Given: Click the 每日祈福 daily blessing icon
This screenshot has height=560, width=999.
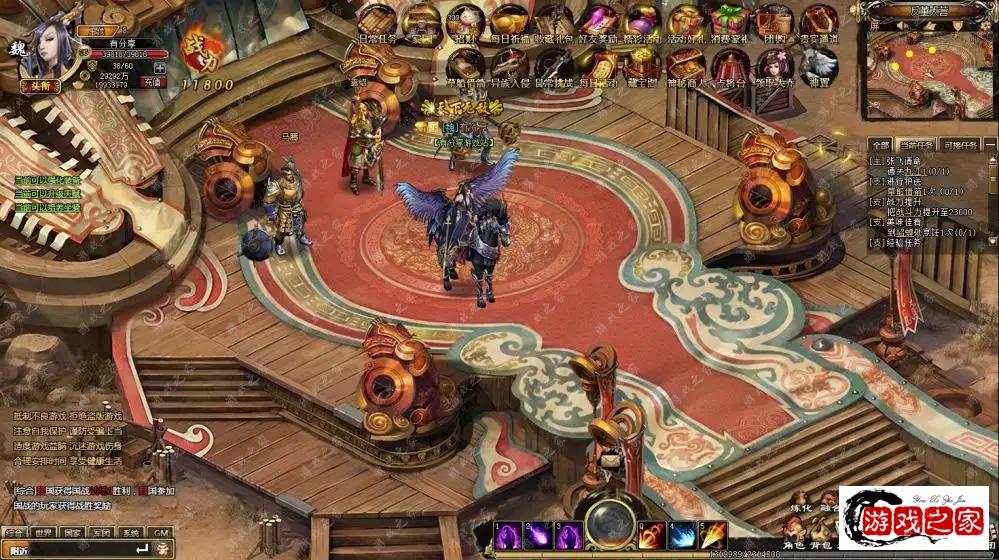Looking at the screenshot, I should 510,21.
